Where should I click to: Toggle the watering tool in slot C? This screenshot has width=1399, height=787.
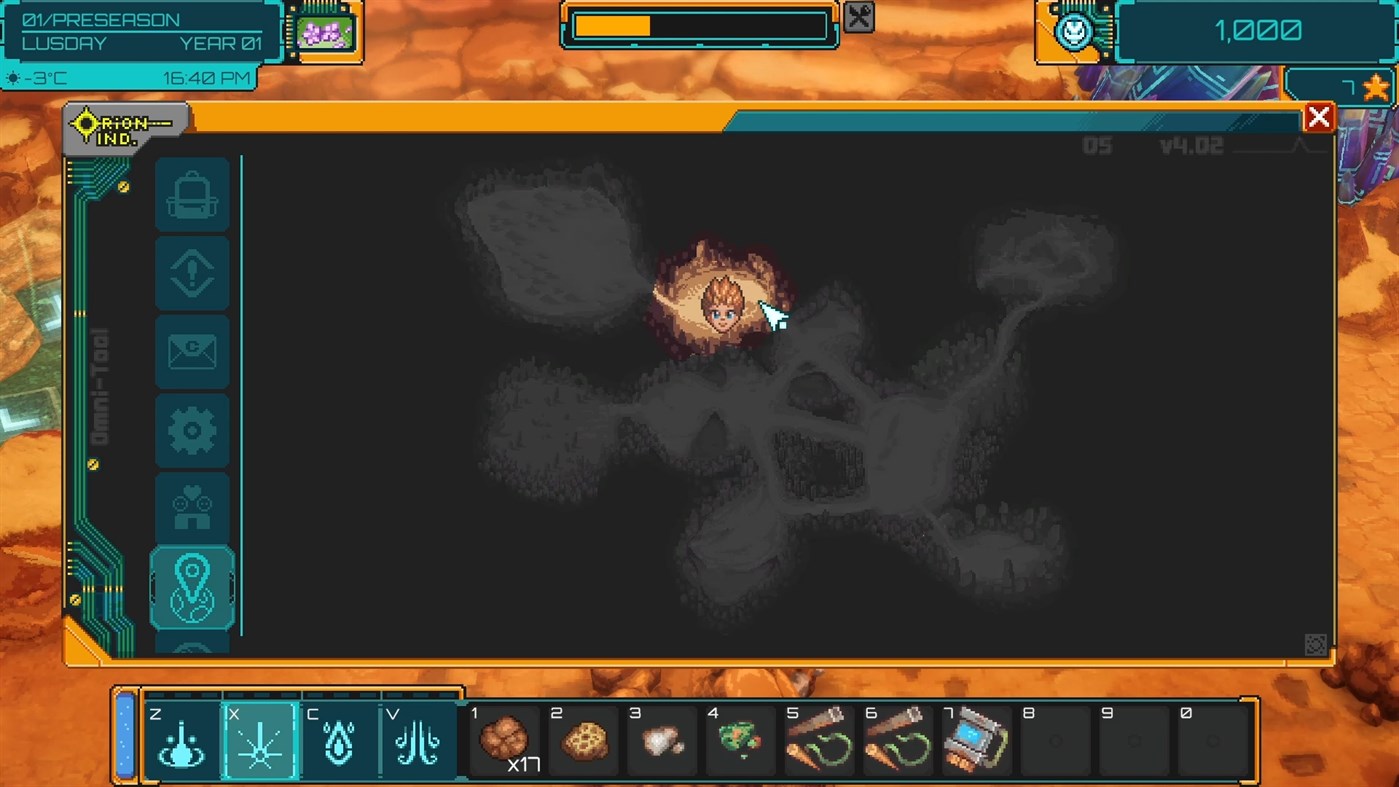339,740
